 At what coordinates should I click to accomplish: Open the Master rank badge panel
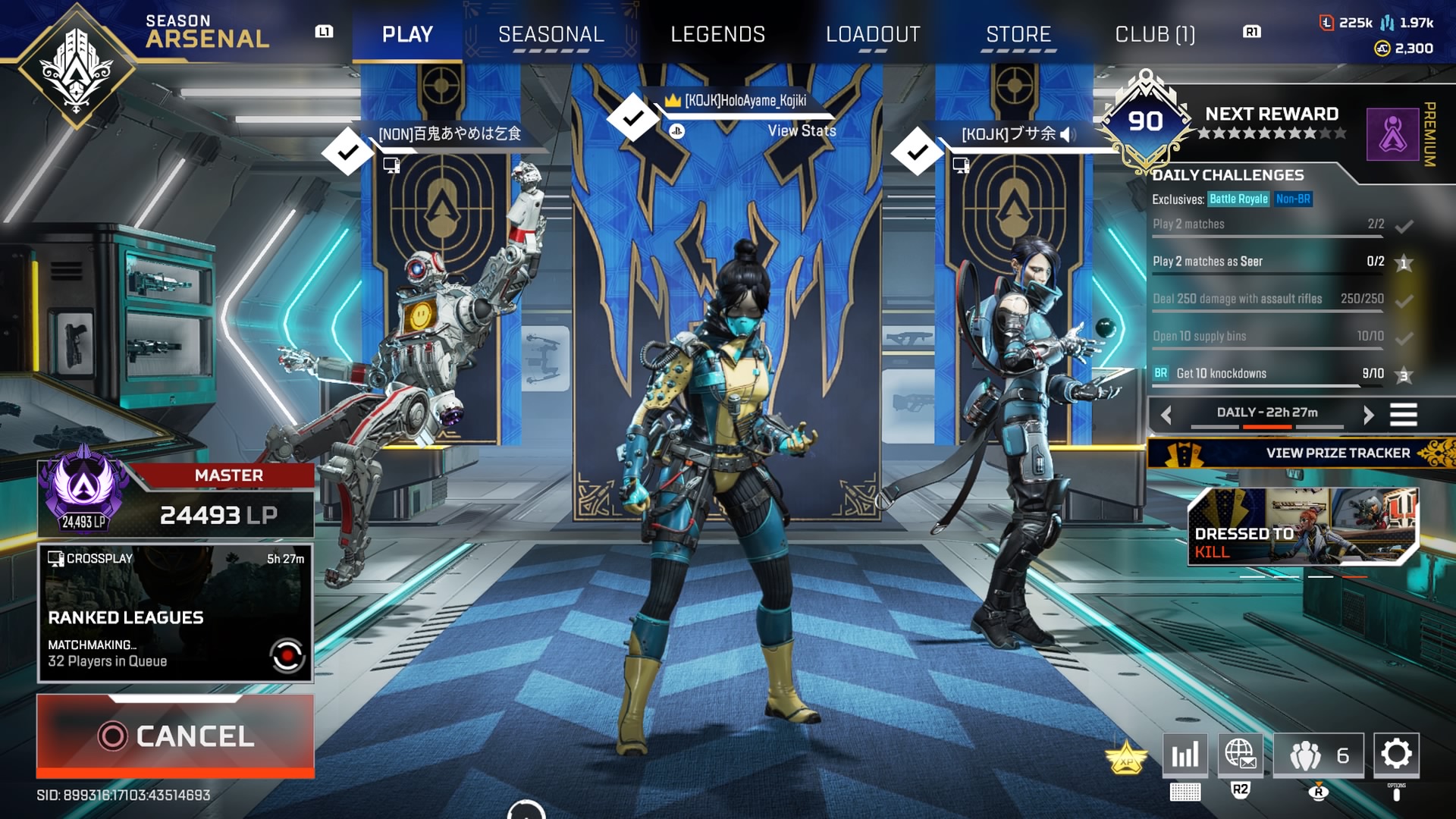click(175, 500)
